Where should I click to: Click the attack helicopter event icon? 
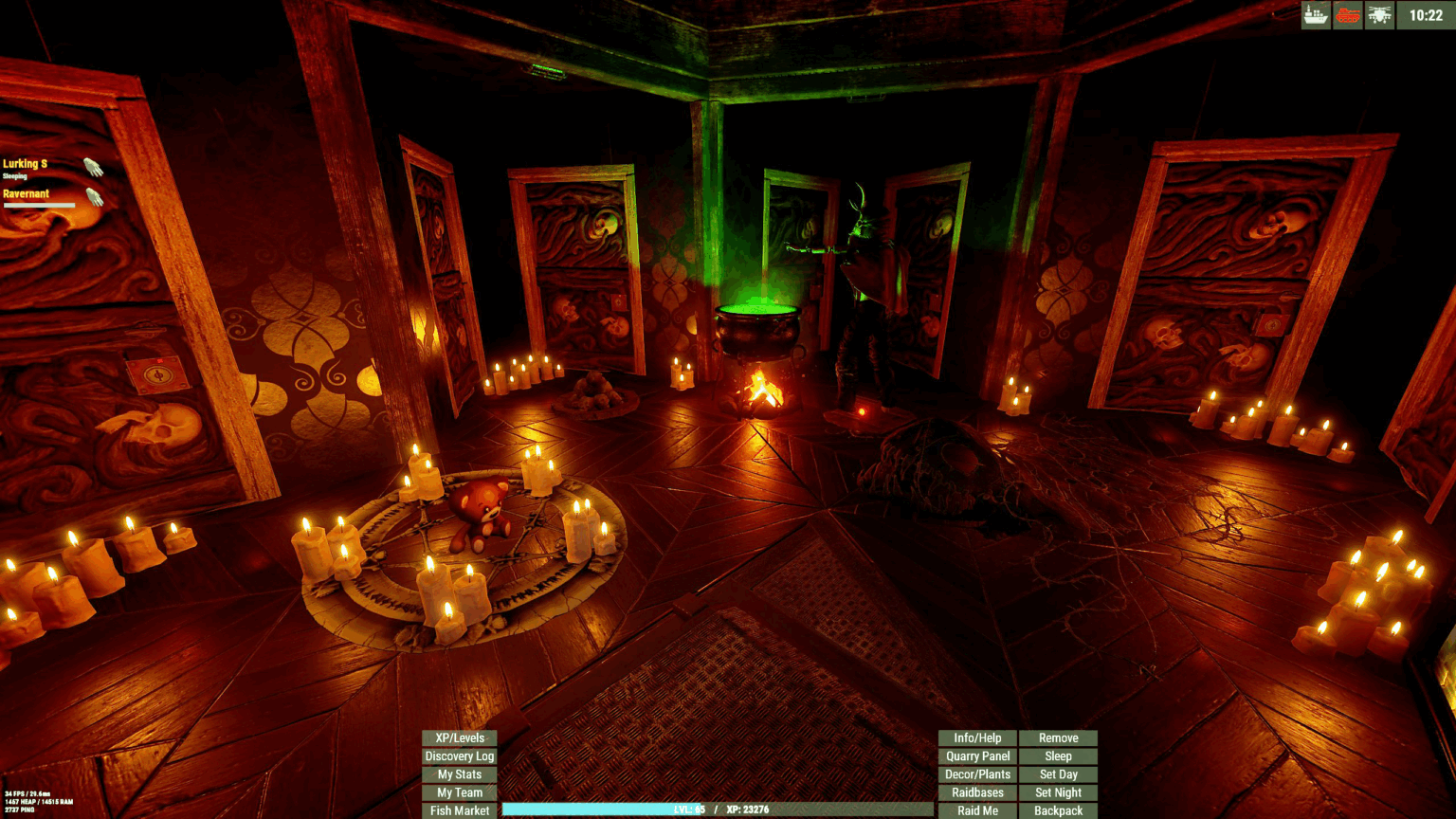1379,15
